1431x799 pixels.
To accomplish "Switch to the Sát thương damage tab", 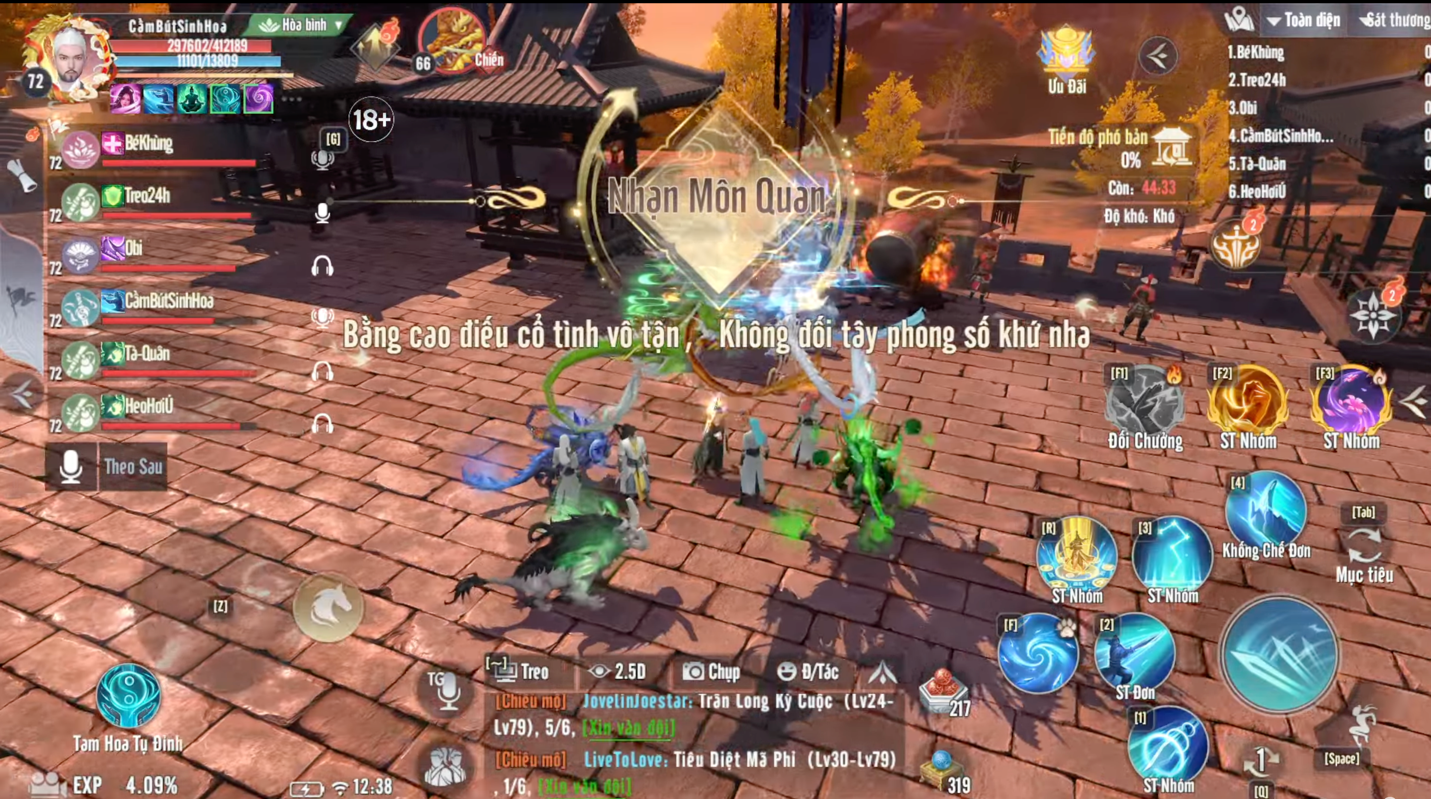I will pyautogui.click(x=1395, y=20).
